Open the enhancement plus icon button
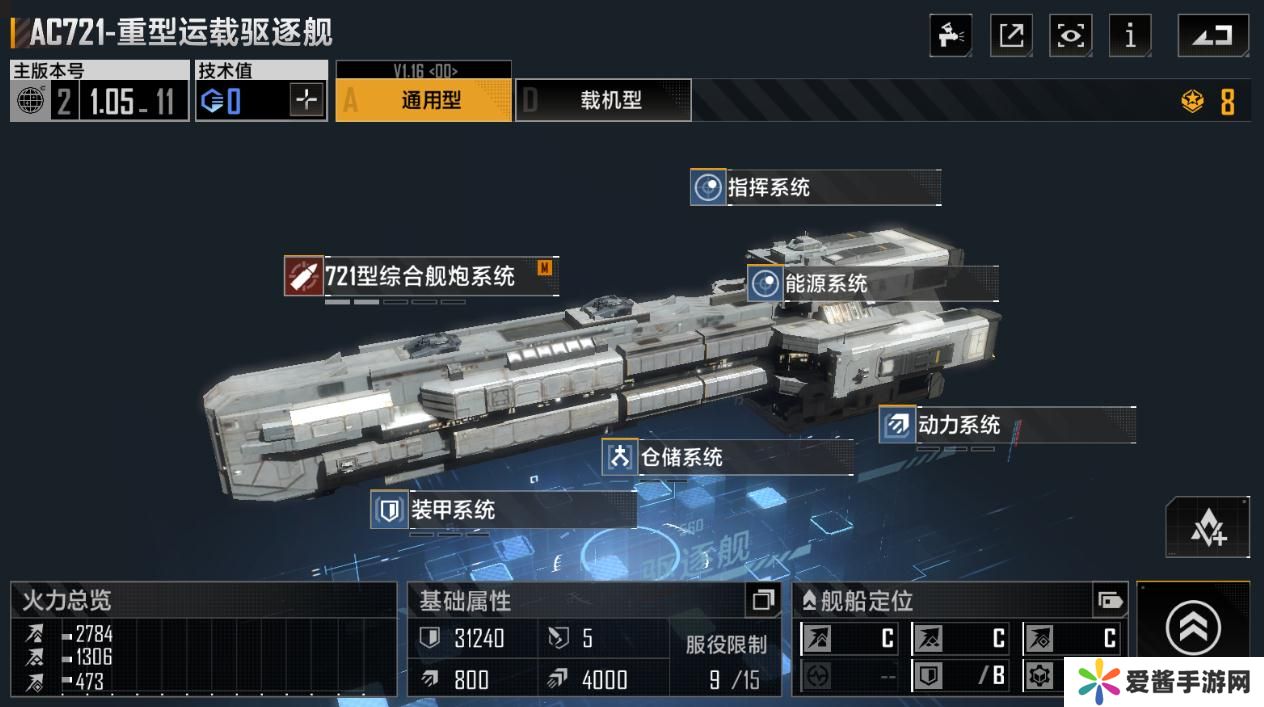The image size is (1264, 707). 1208,527
